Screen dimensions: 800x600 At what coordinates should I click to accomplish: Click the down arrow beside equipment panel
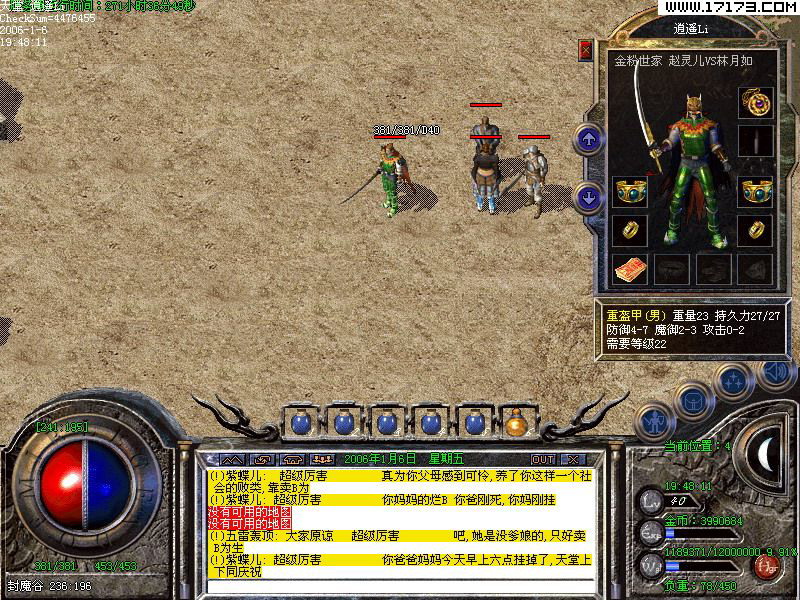589,197
